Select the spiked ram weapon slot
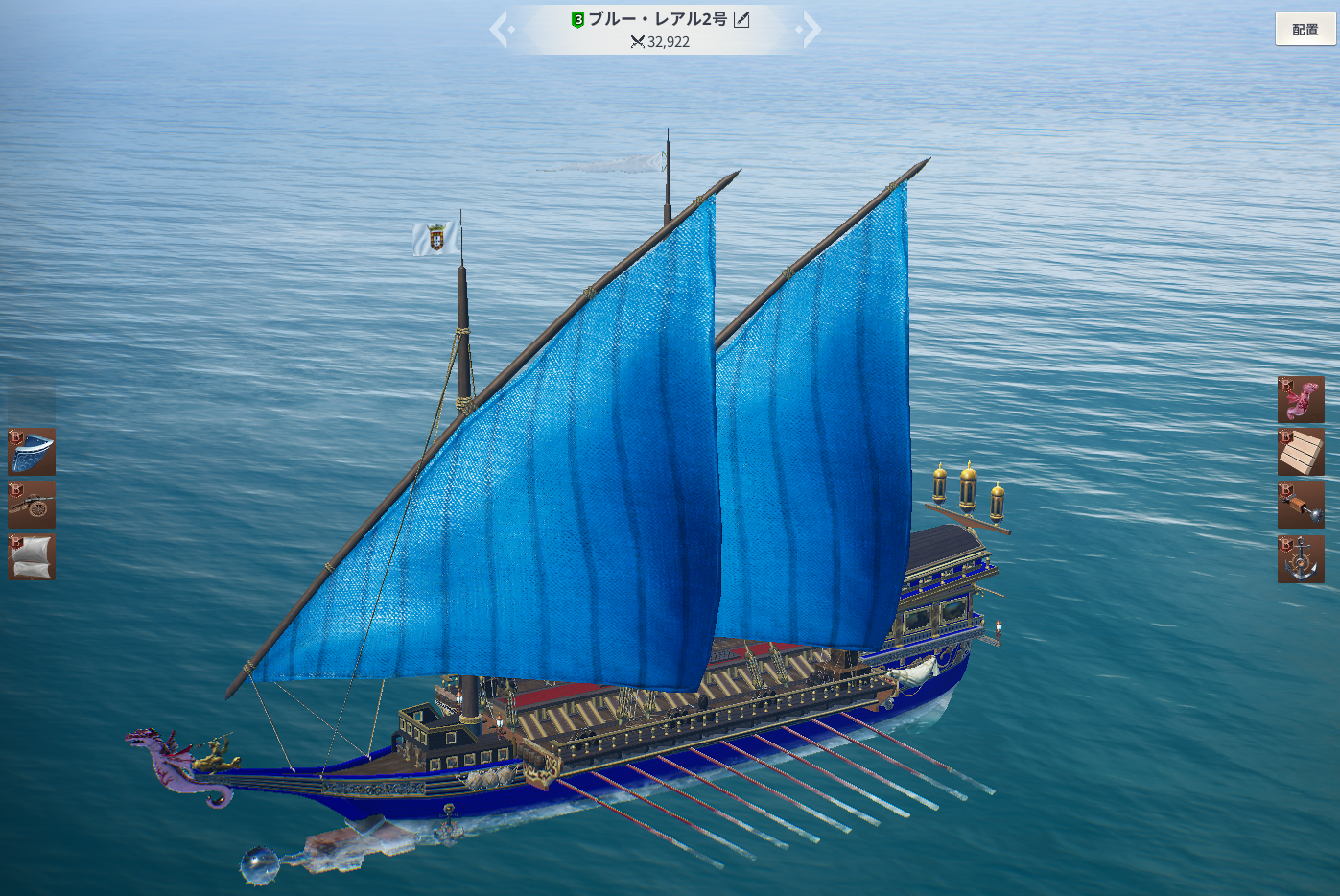Screen dimensions: 1340x896 point(1301,505)
